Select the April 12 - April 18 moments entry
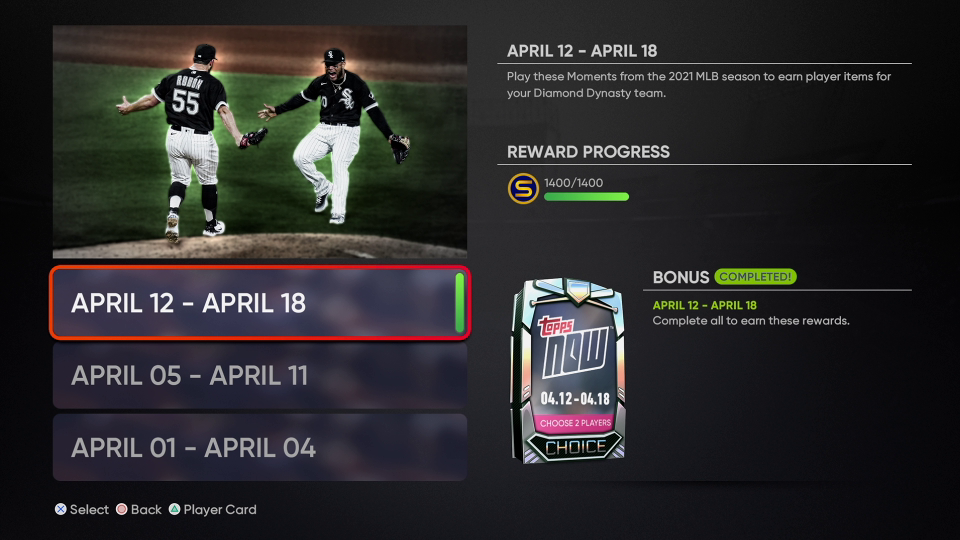The height and width of the screenshot is (540, 960). click(259, 303)
